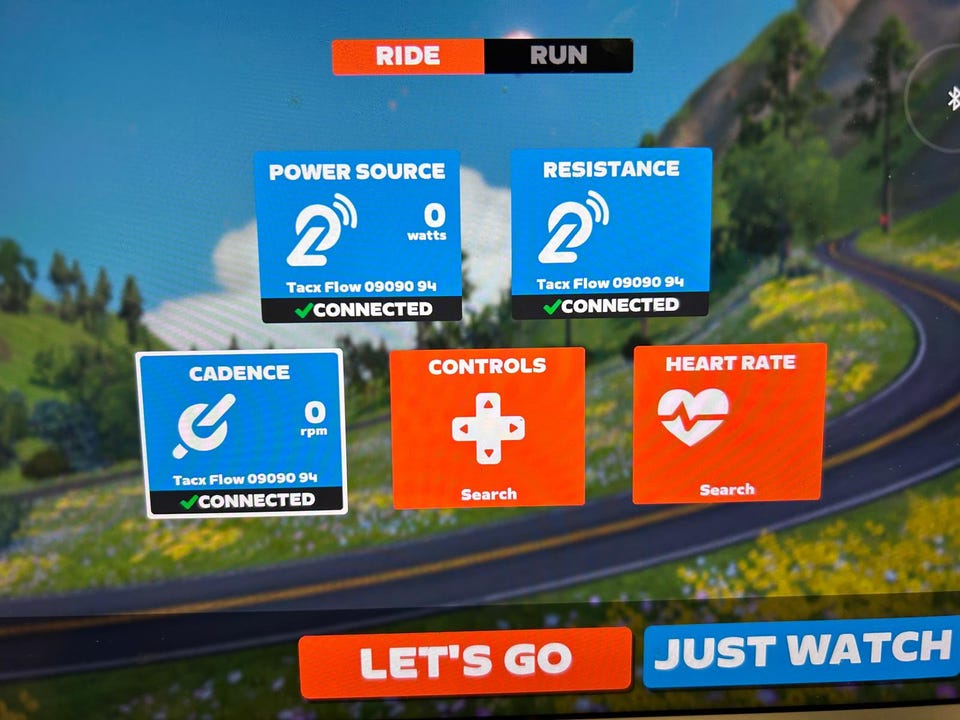Switch to the RIDE tab
This screenshot has width=960, height=720.
pyautogui.click(x=408, y=56)
